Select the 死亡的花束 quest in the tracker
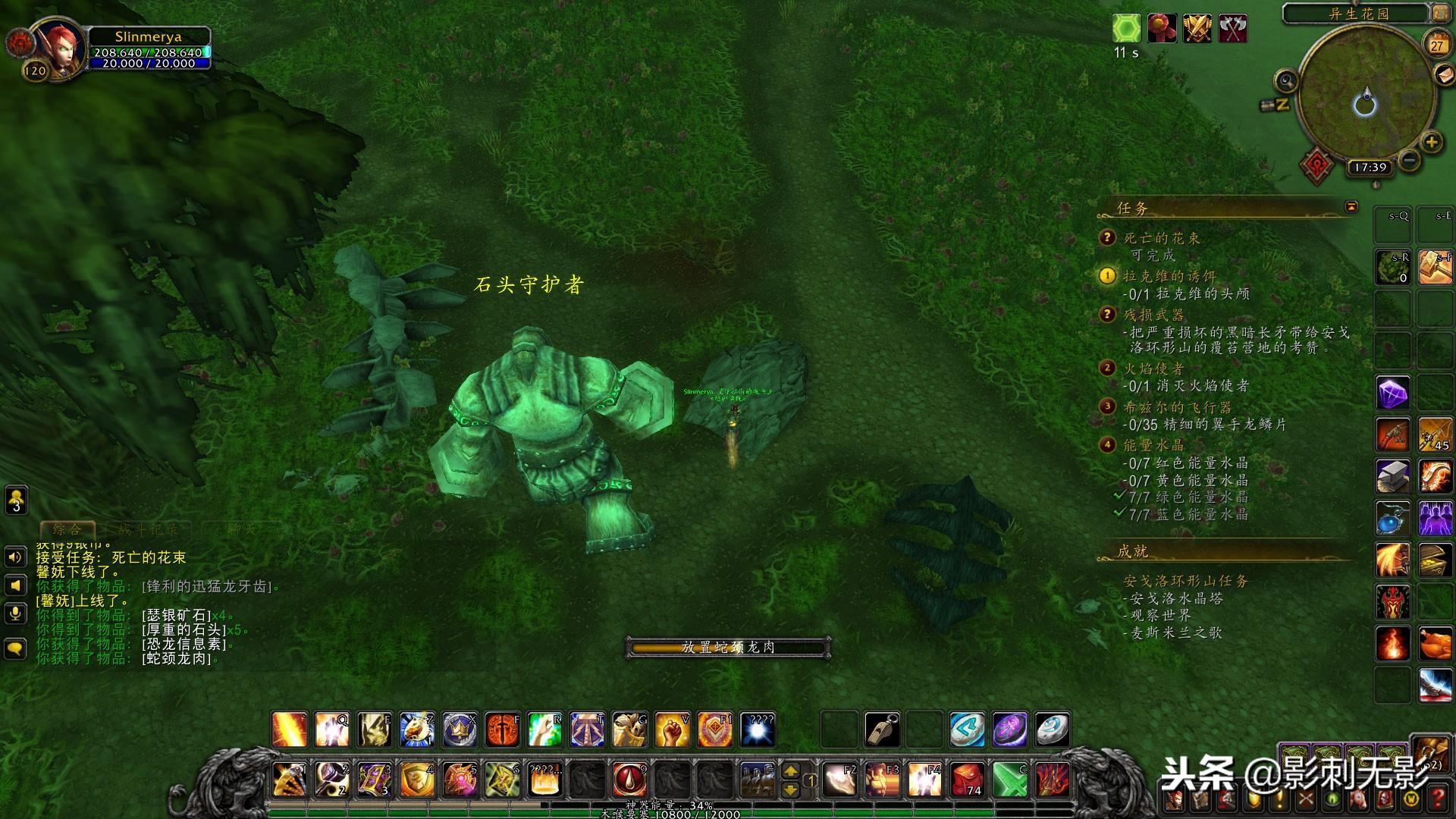This screenshot has height=819, width=1456. [1161, 238]
